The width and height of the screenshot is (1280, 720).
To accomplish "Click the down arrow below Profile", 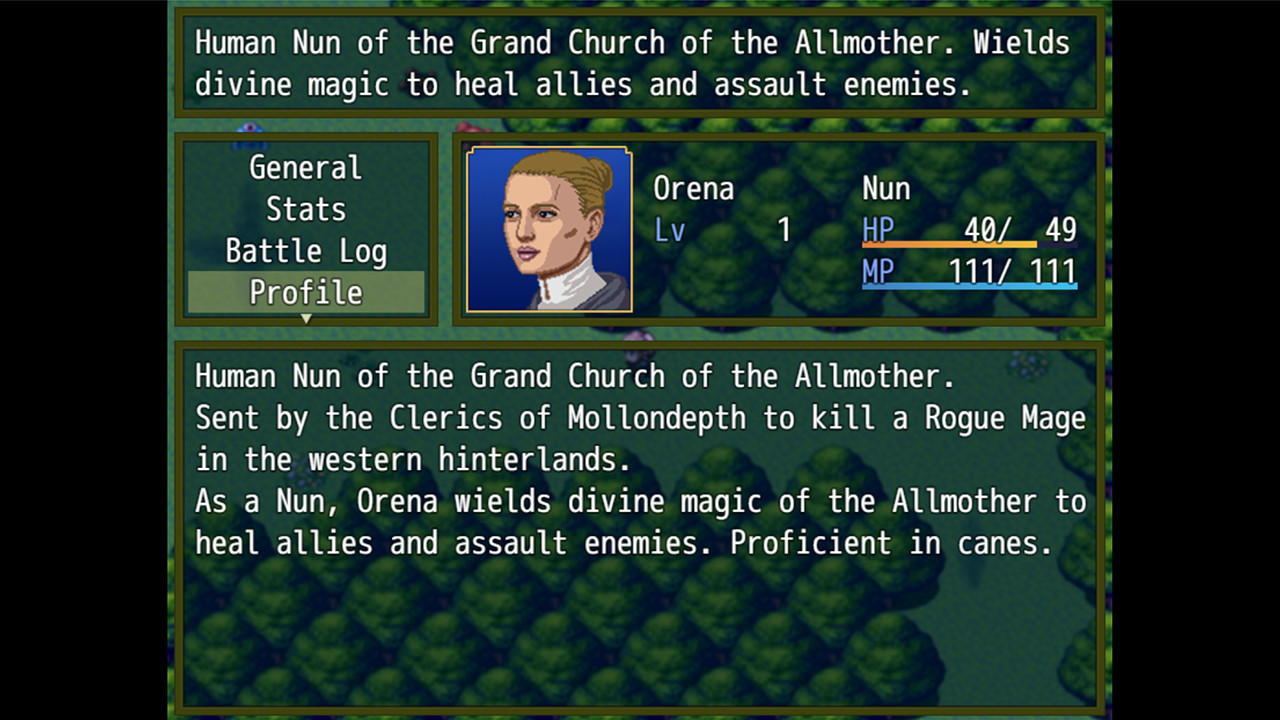I will pos(305,317).
